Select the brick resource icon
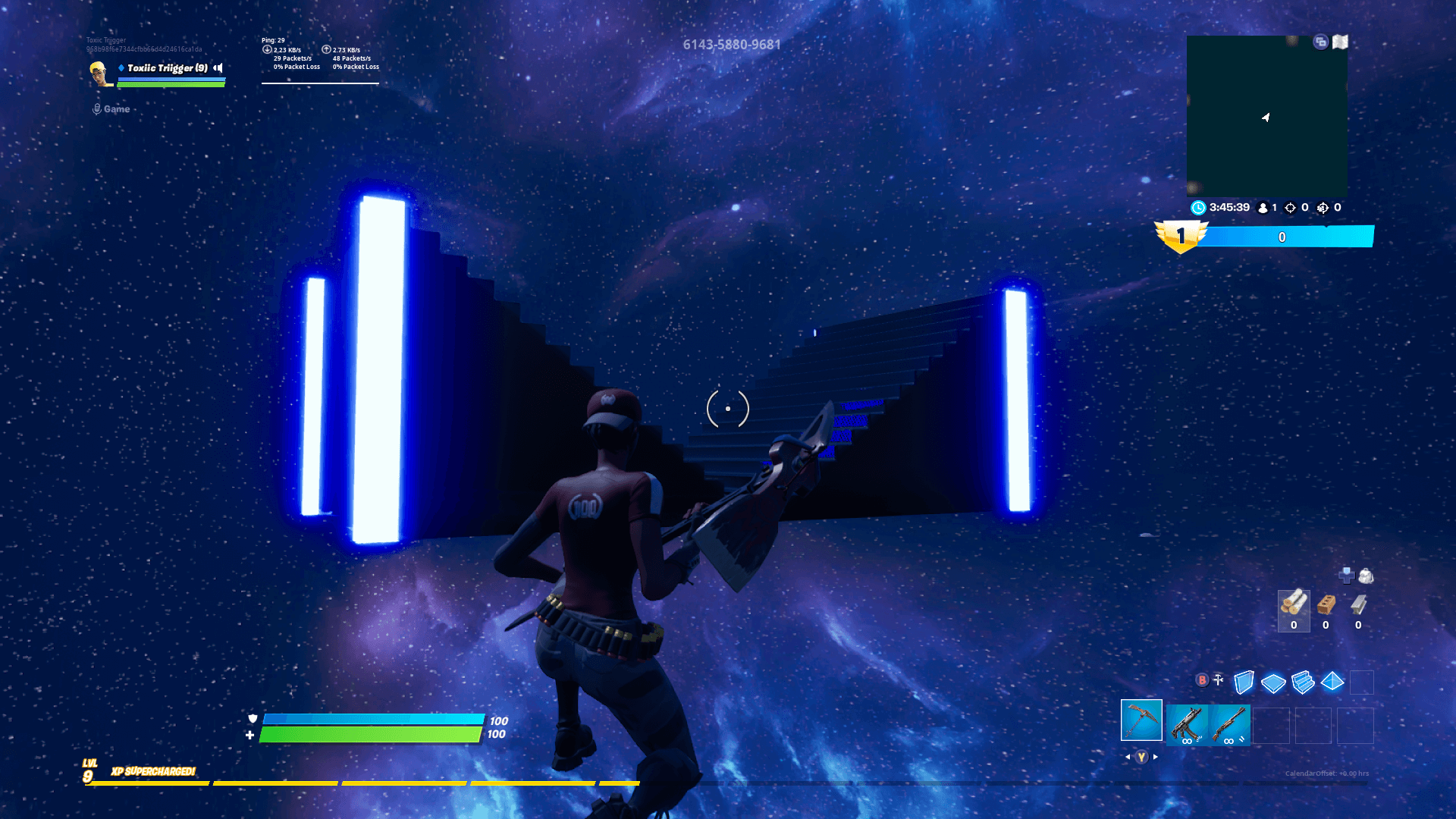This screenshot has height=819, width=1456. (1326, 605)
